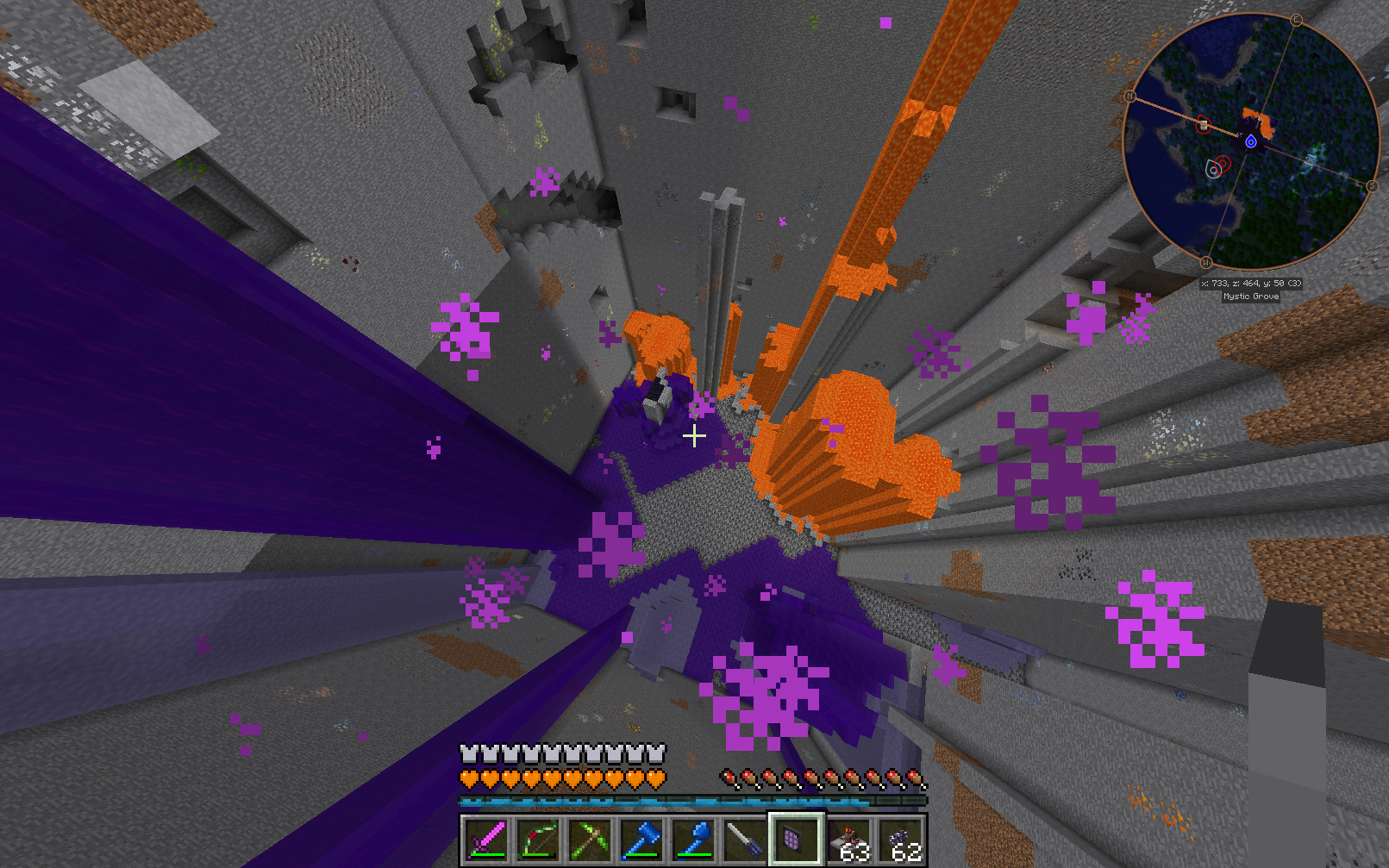Select the pink sword hotbar slot
The width and height of the screenshot is (1389, 868).
486,840
